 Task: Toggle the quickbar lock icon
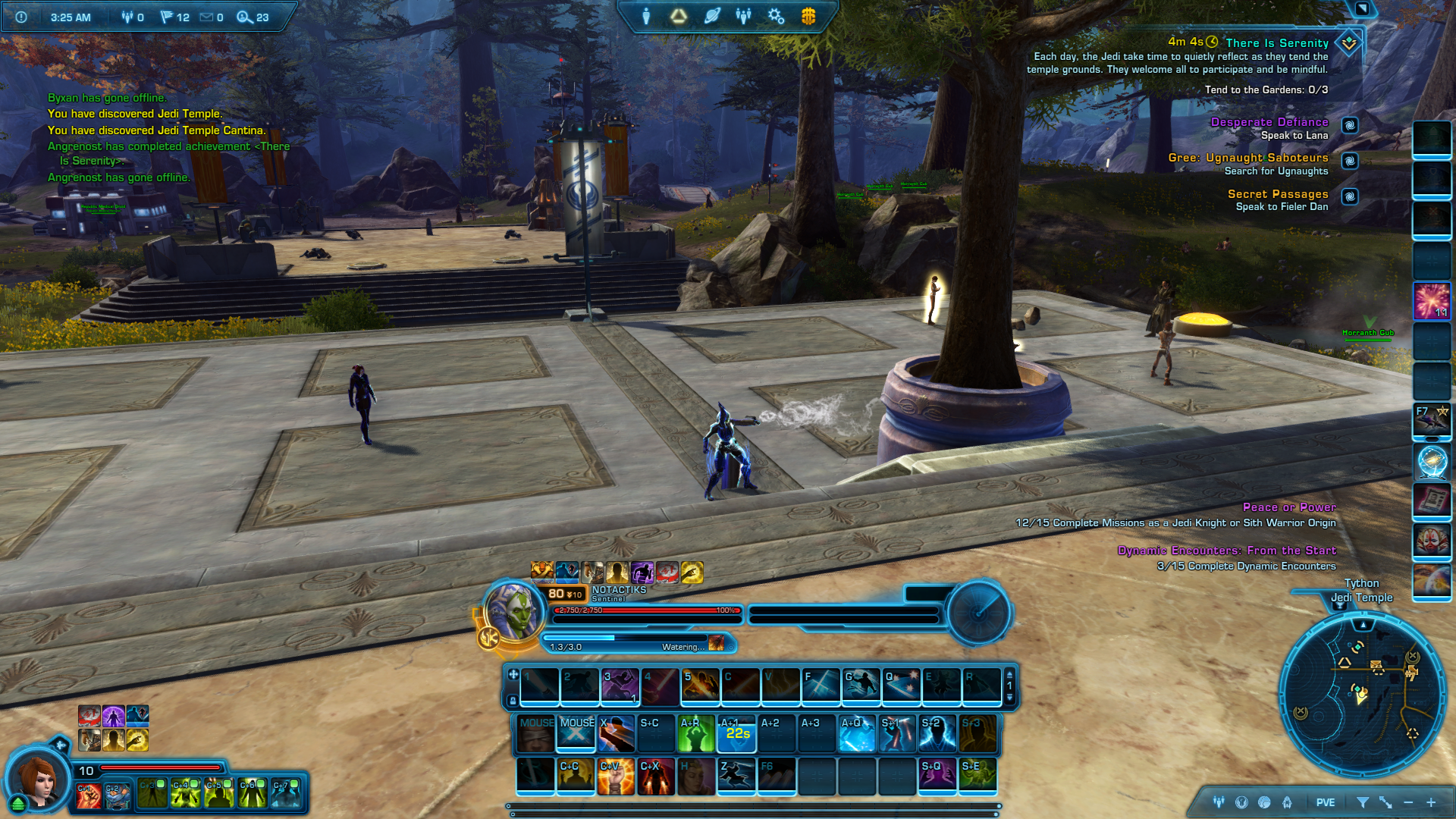tap(513, 701)
